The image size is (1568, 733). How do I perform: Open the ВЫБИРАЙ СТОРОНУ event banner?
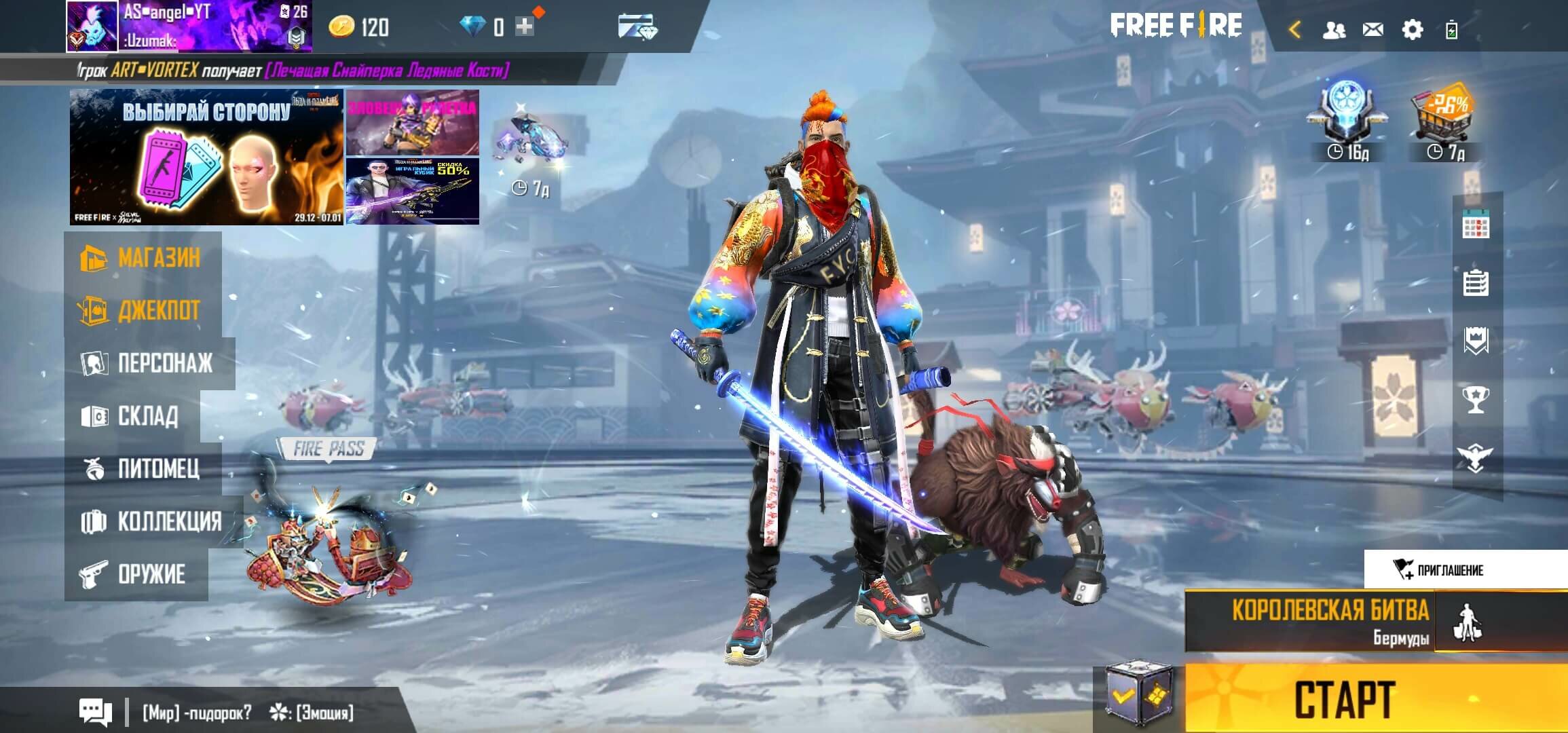point(206,157)
